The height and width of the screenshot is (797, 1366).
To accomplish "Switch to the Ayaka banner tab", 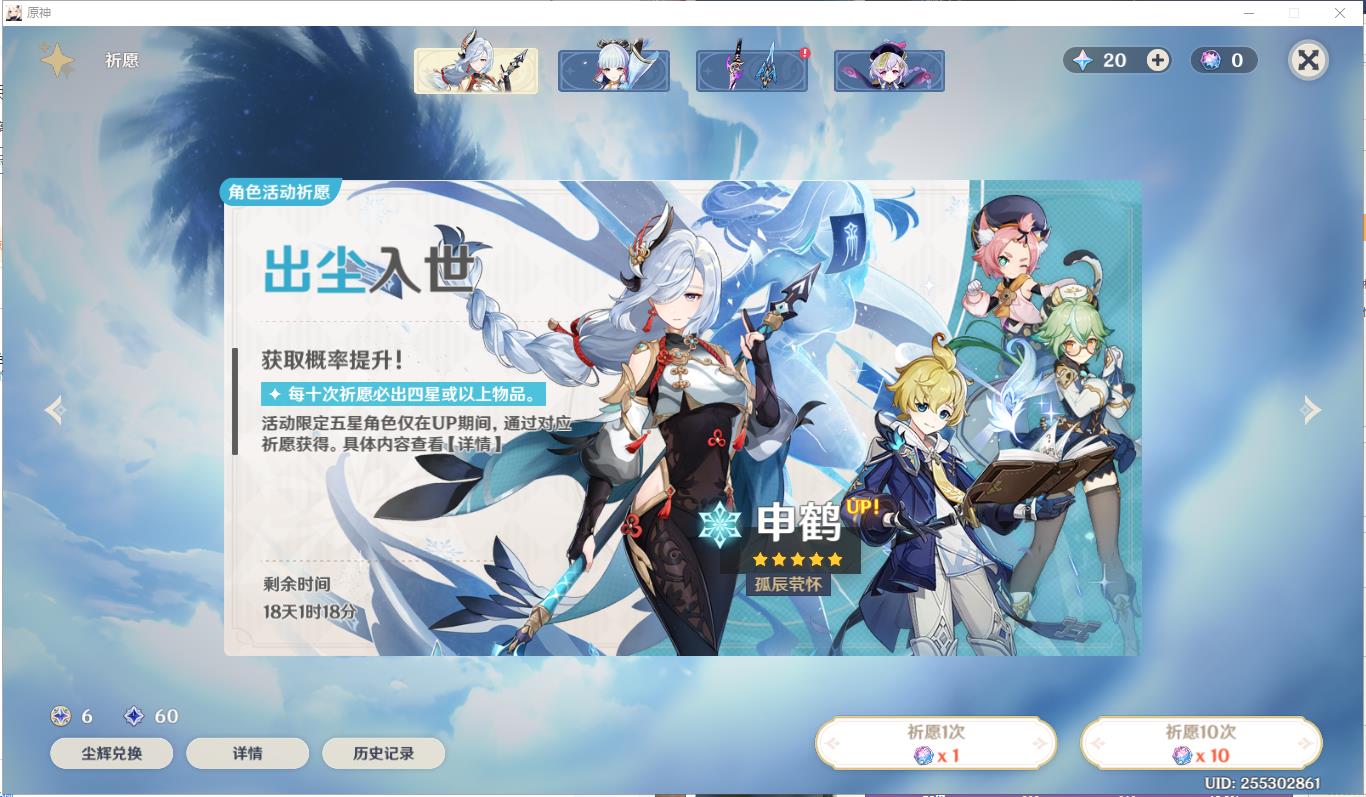I will coord(613,69).
